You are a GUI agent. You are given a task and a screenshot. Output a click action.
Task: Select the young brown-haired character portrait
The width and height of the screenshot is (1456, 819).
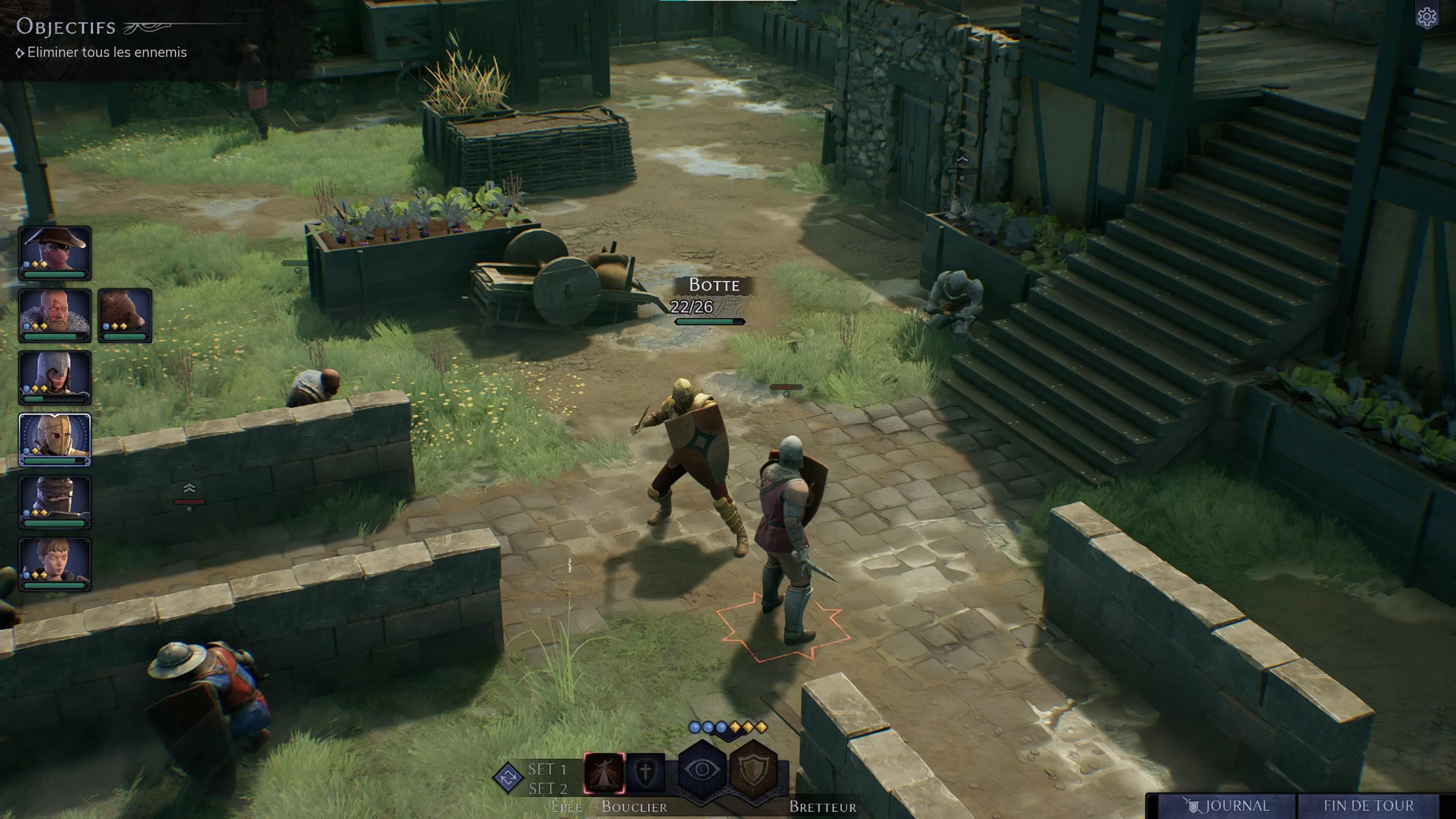(x=55, y=563)
